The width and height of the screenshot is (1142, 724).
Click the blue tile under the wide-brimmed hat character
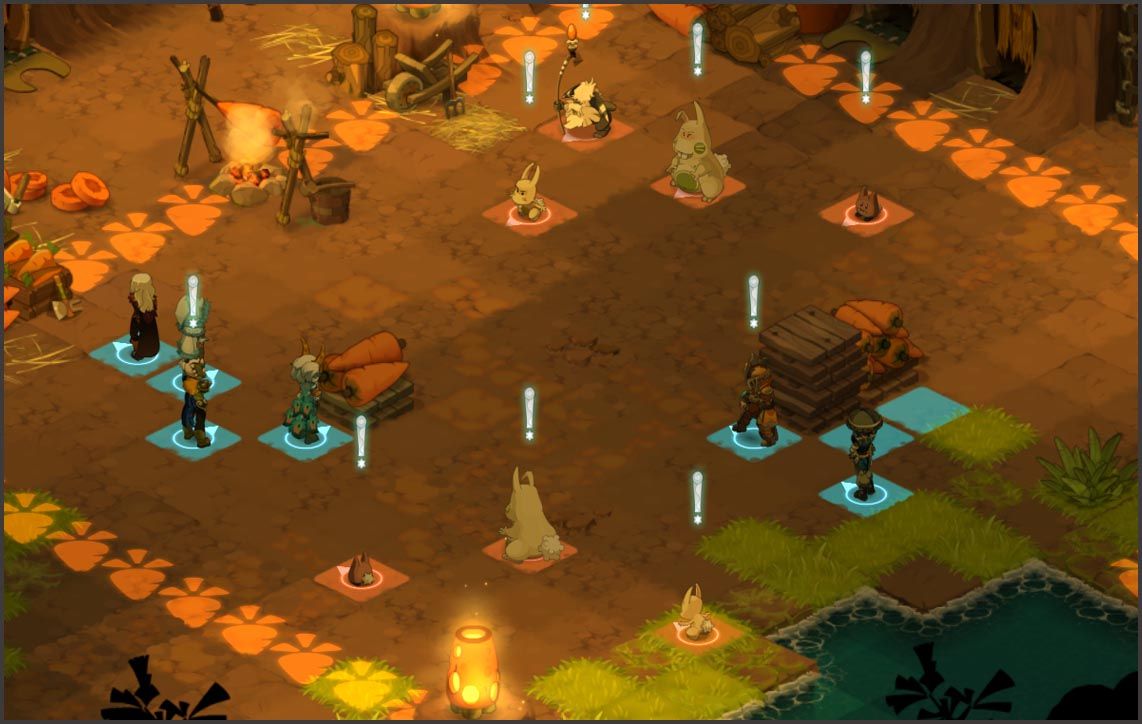point(865,492)
